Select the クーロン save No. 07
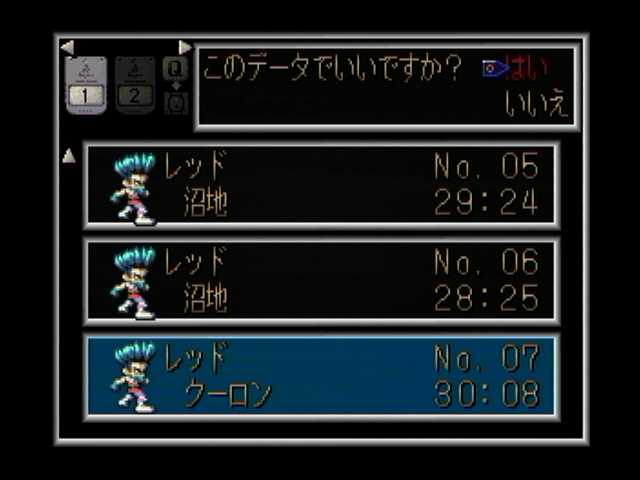The image size is (640, 480). click(x=322, y=377)
